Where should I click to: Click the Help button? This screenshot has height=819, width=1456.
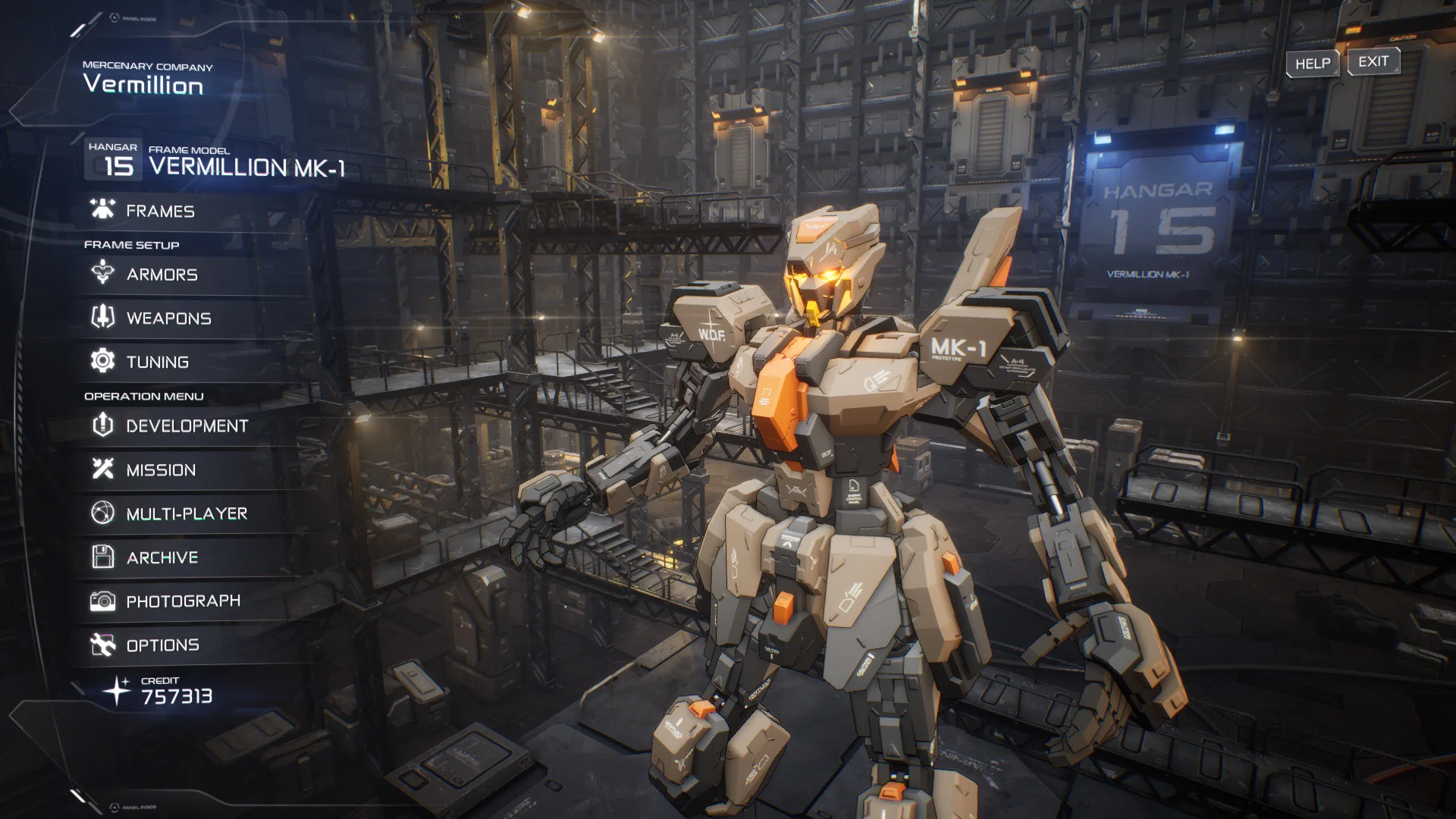(1312, 64)
